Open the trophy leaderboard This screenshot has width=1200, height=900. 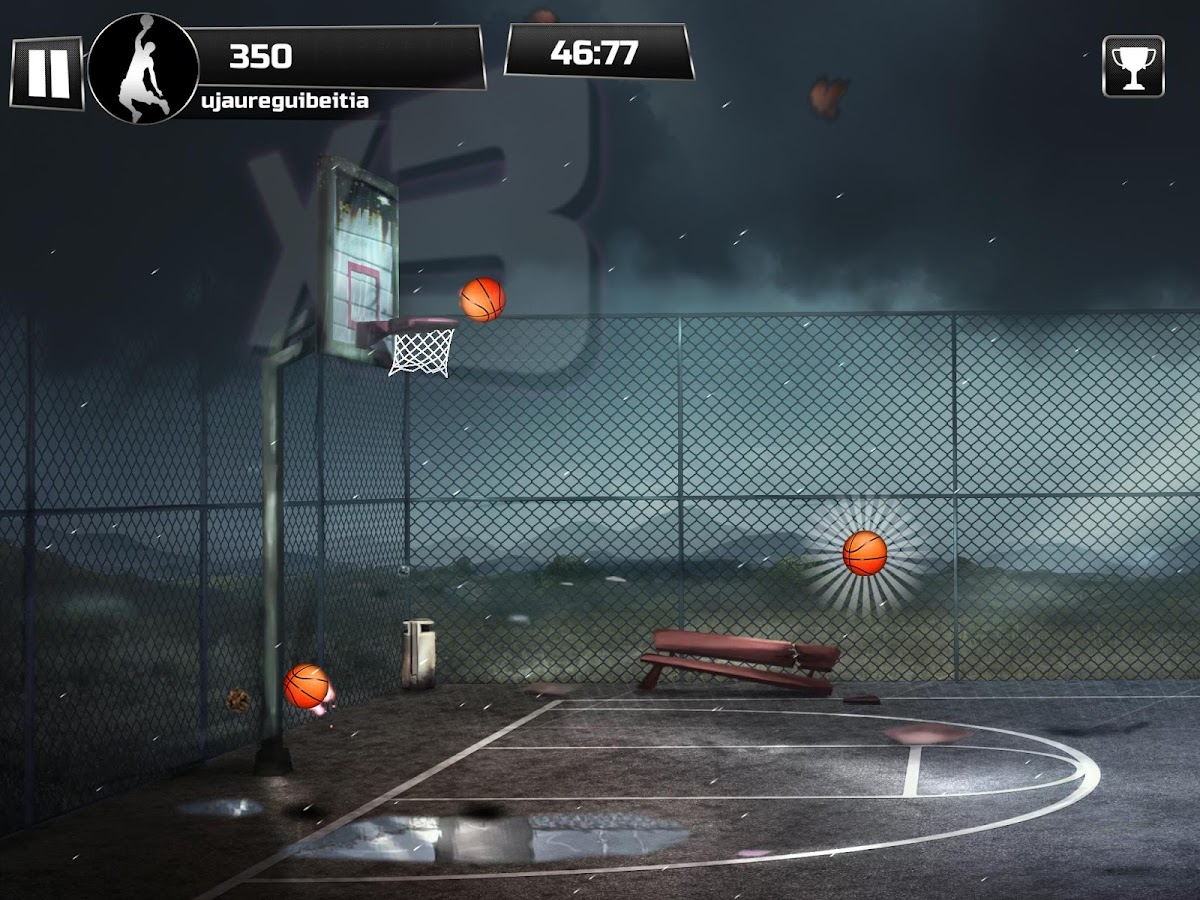[1133, 67]
